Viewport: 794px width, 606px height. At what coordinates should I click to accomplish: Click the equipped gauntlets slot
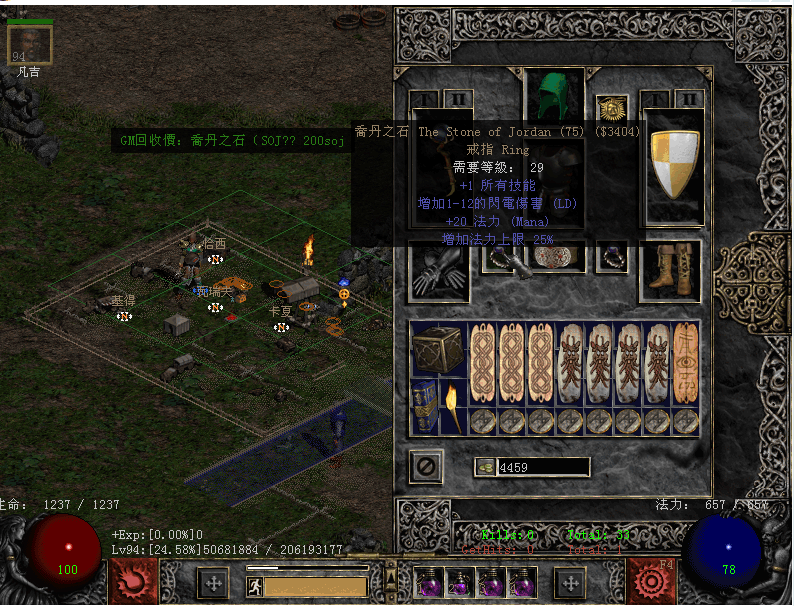(438, 269)
